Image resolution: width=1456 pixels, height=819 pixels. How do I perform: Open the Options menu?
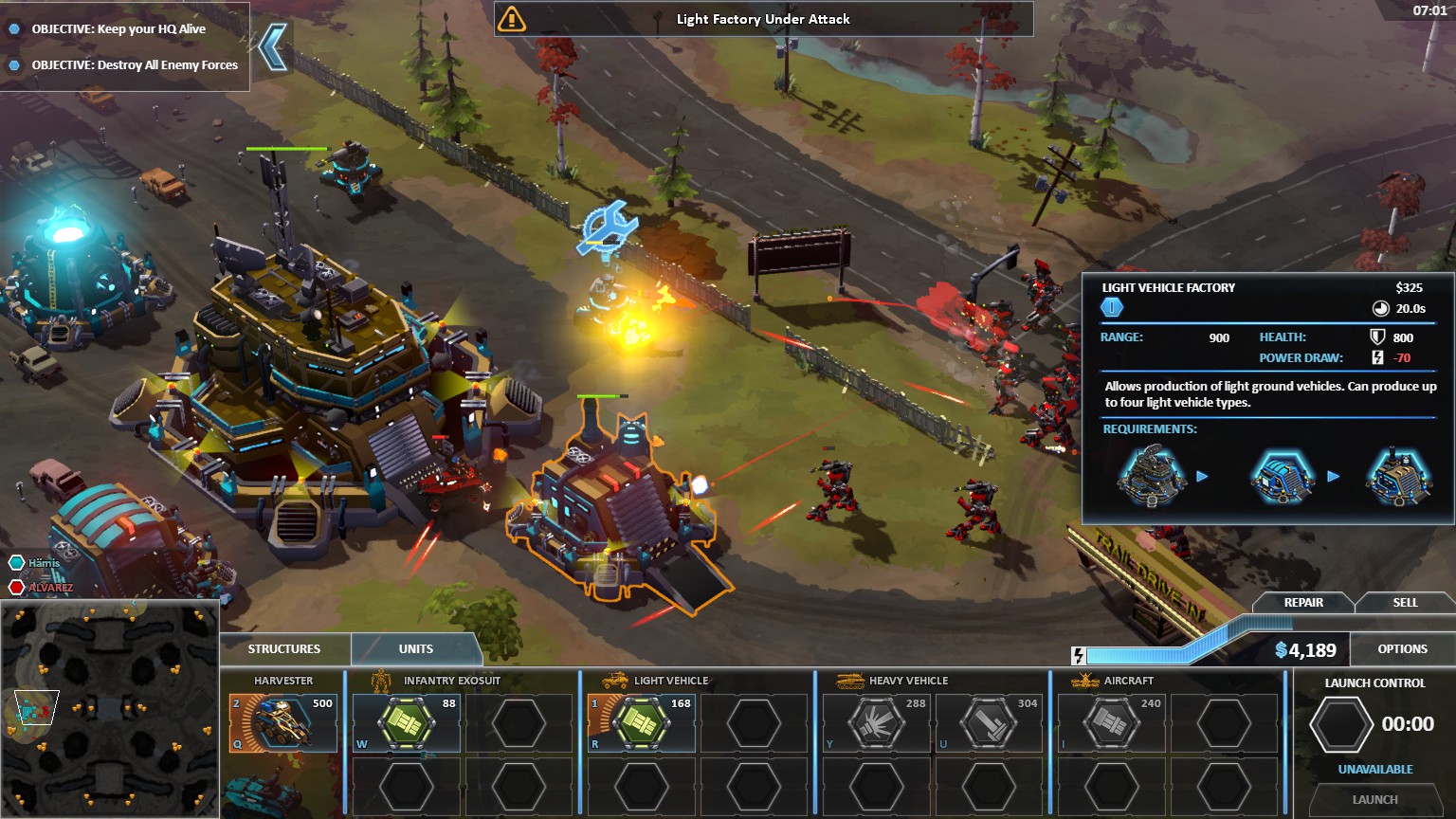click(x=1402, y=649)
